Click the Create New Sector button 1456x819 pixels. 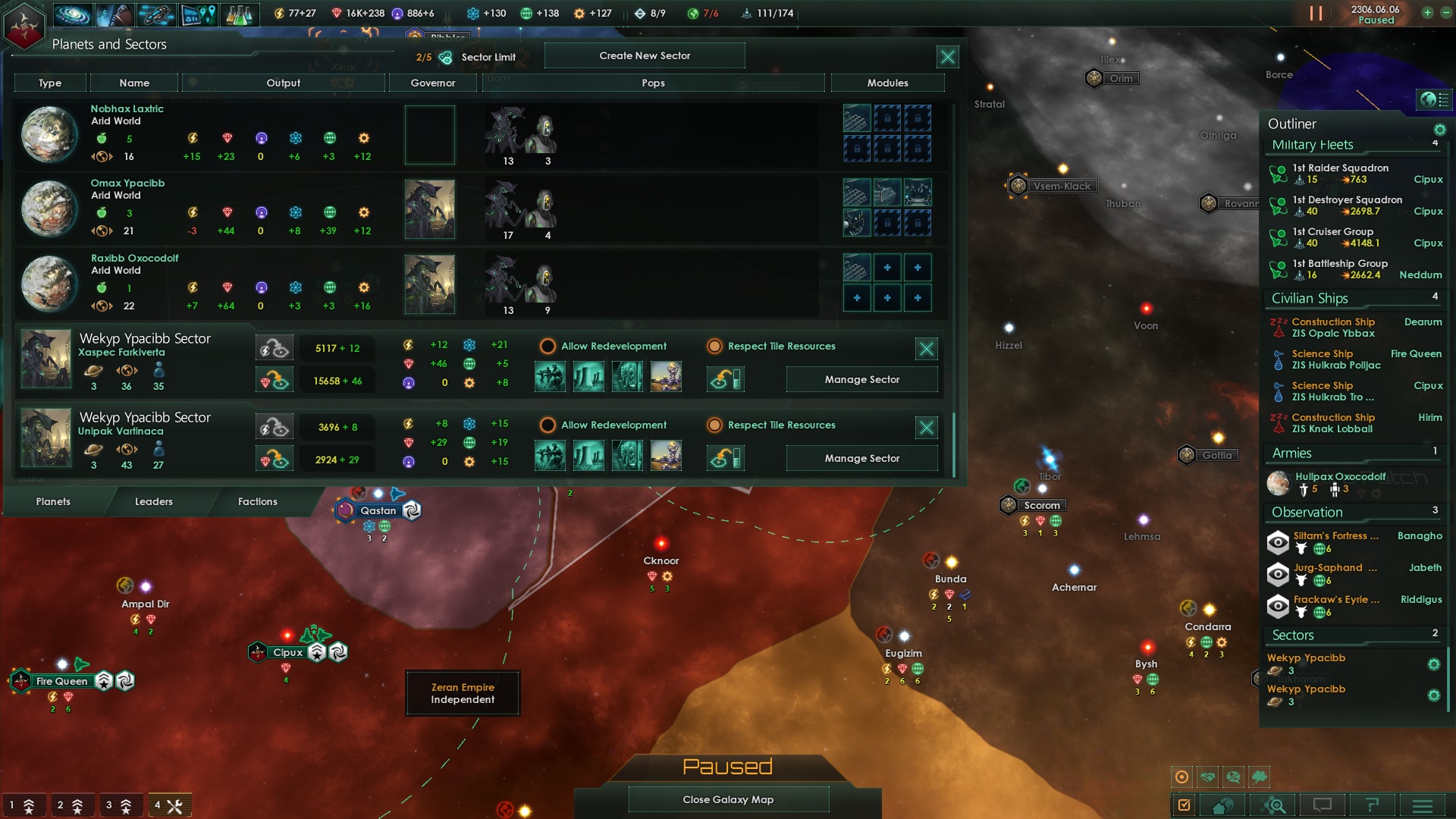pos(645,55)
